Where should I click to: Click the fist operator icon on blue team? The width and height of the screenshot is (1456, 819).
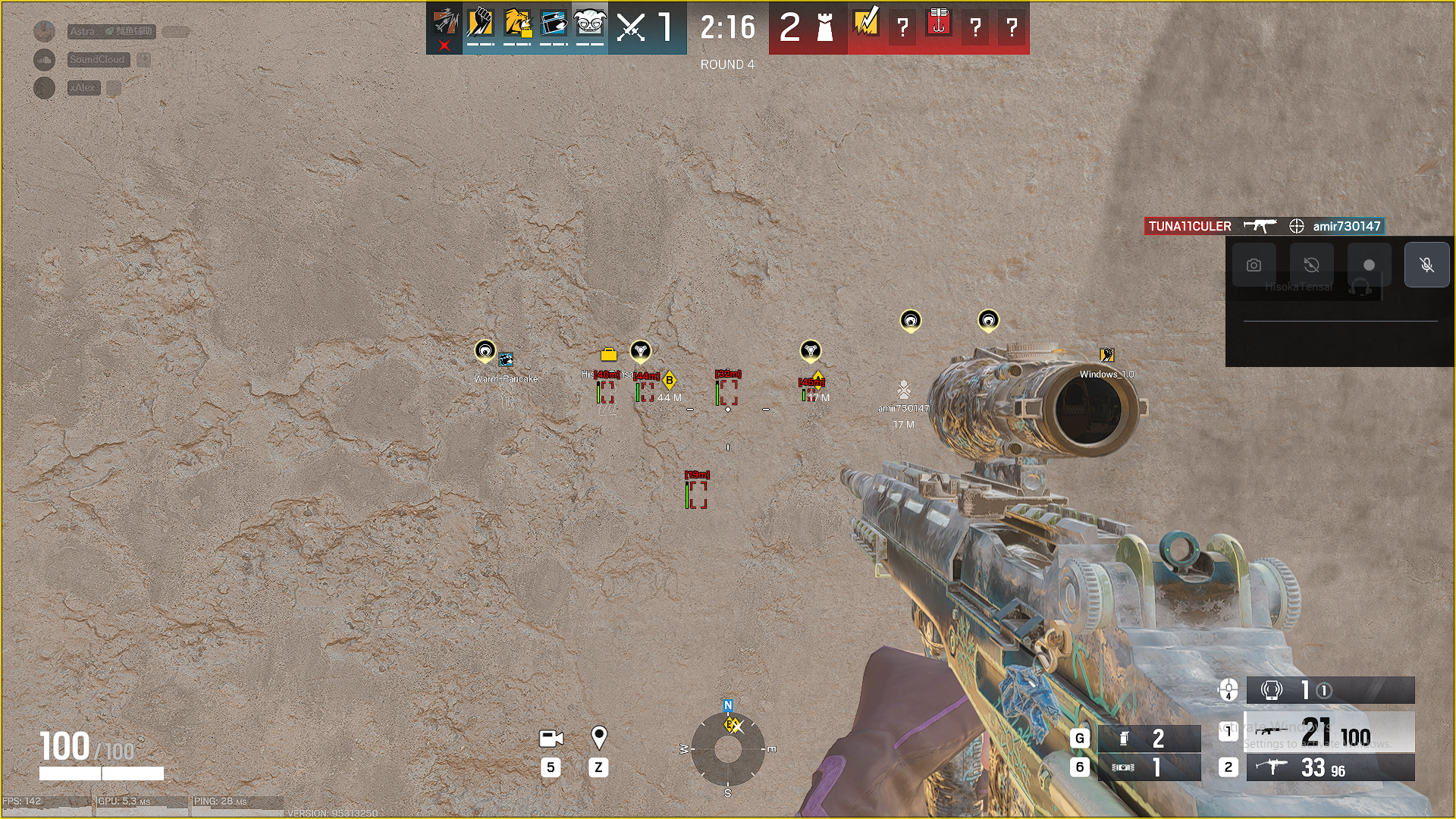coord(481,24)
